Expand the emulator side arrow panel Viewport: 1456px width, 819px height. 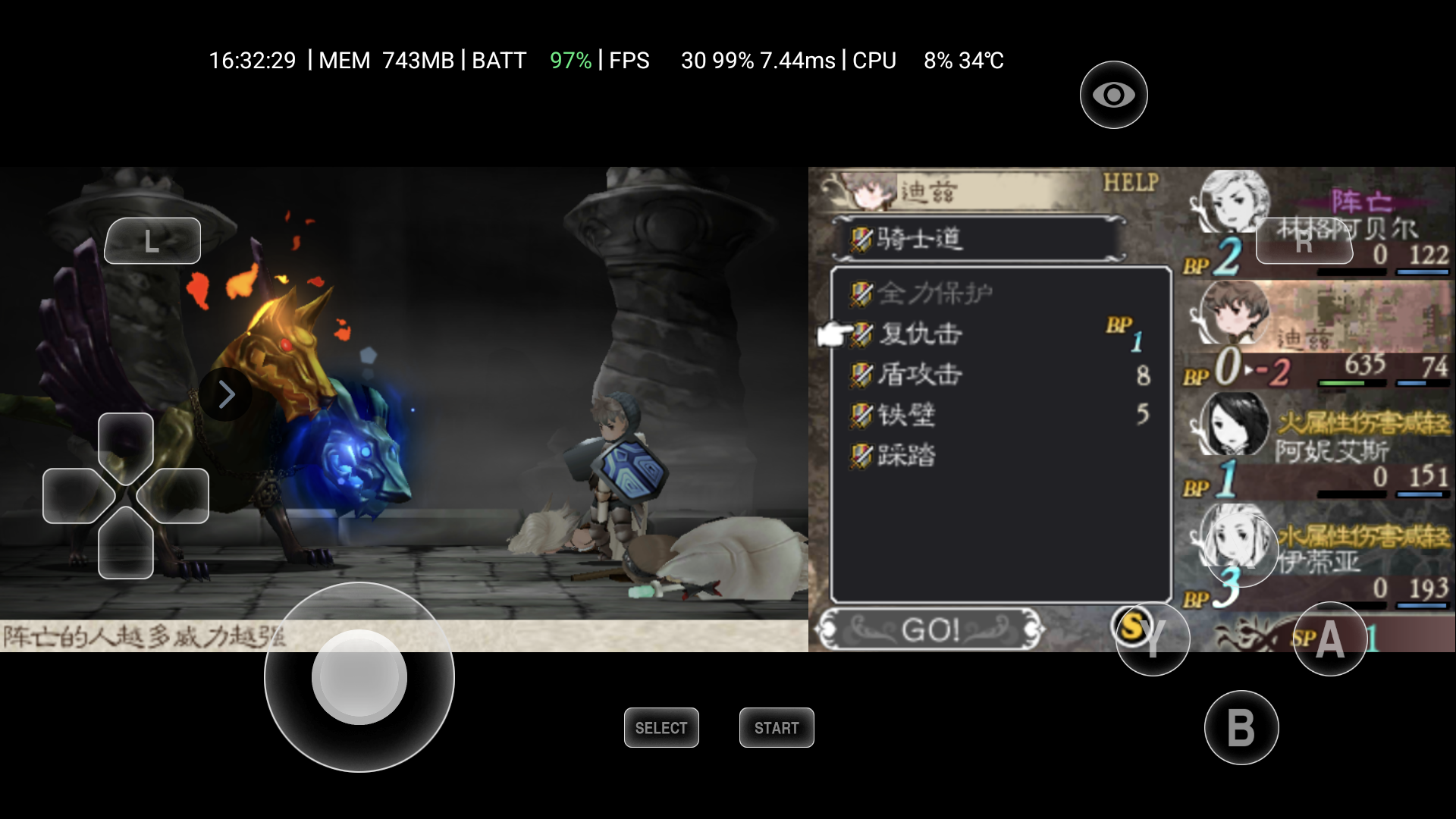(226, 394)
